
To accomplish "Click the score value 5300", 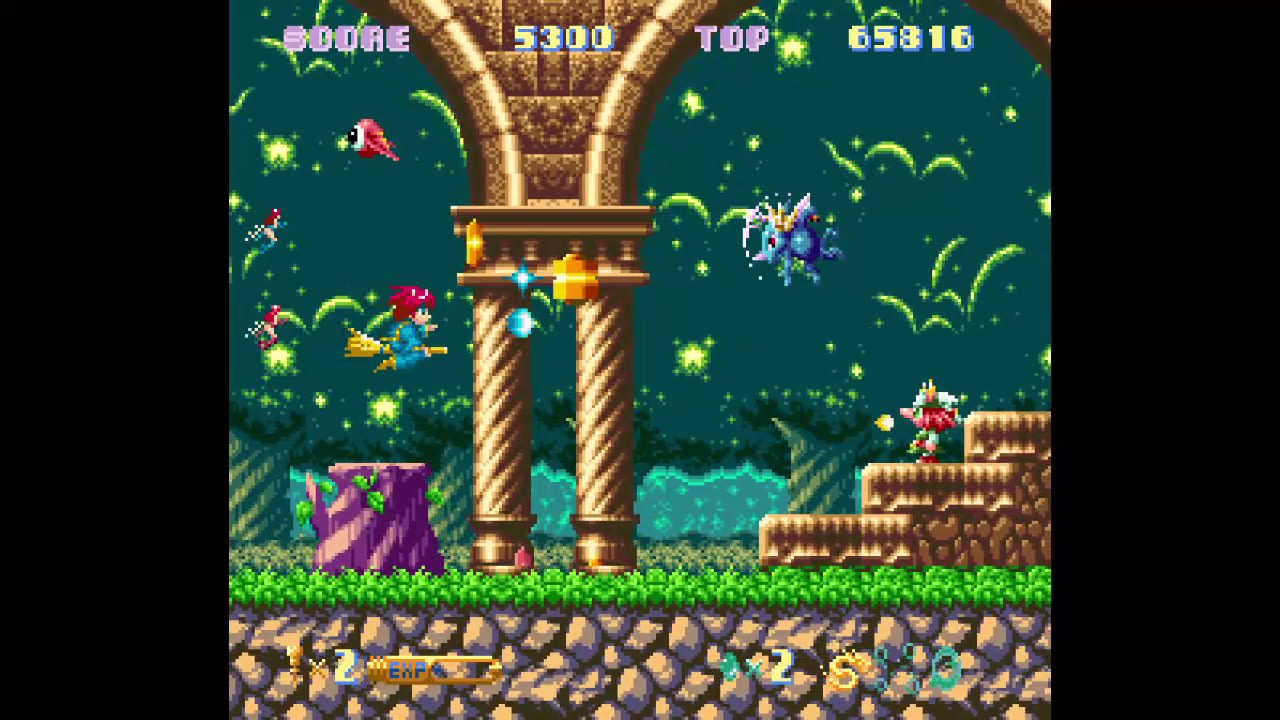I will pos(565,38).
